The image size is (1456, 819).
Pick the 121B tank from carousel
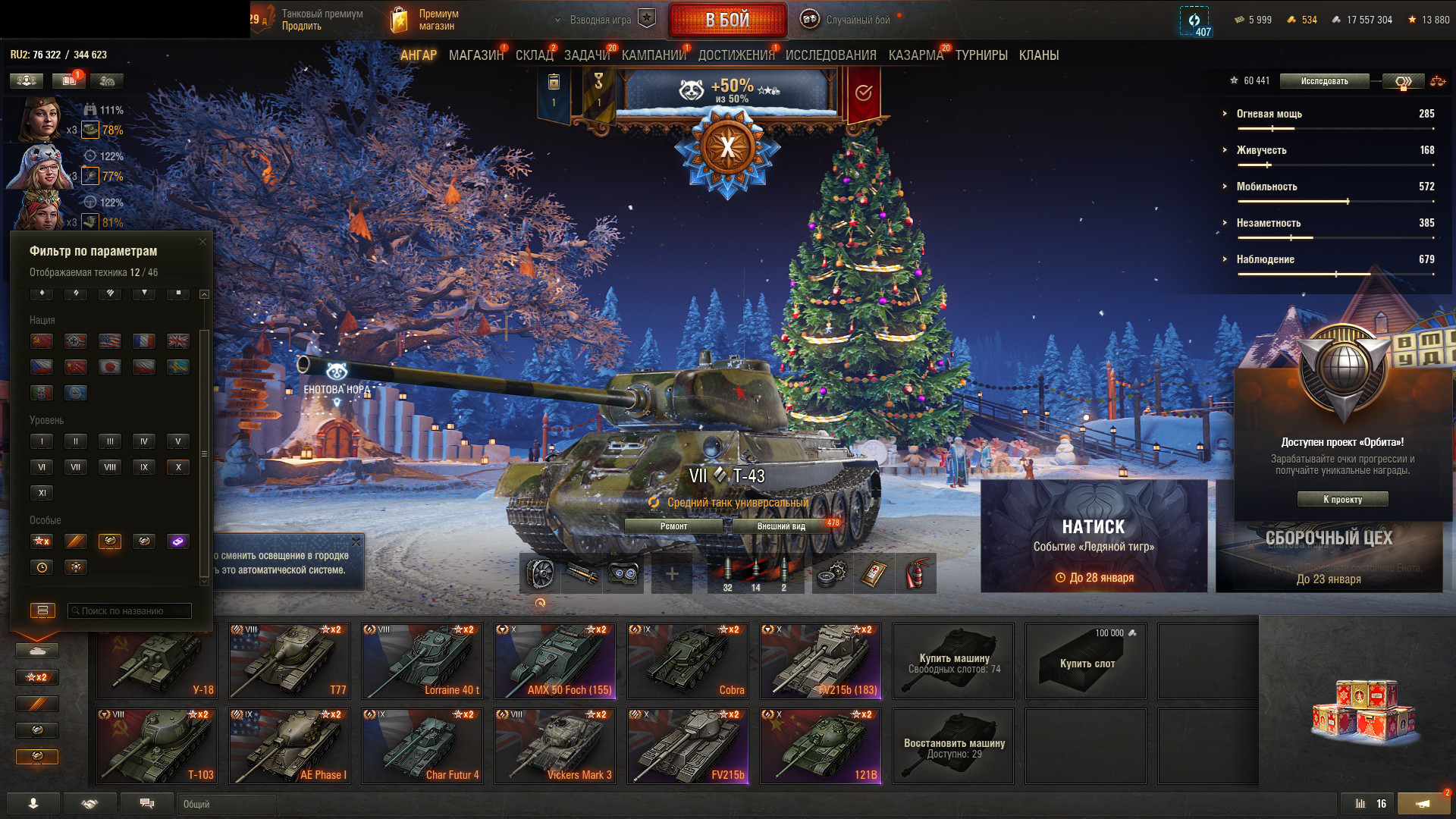821,746
